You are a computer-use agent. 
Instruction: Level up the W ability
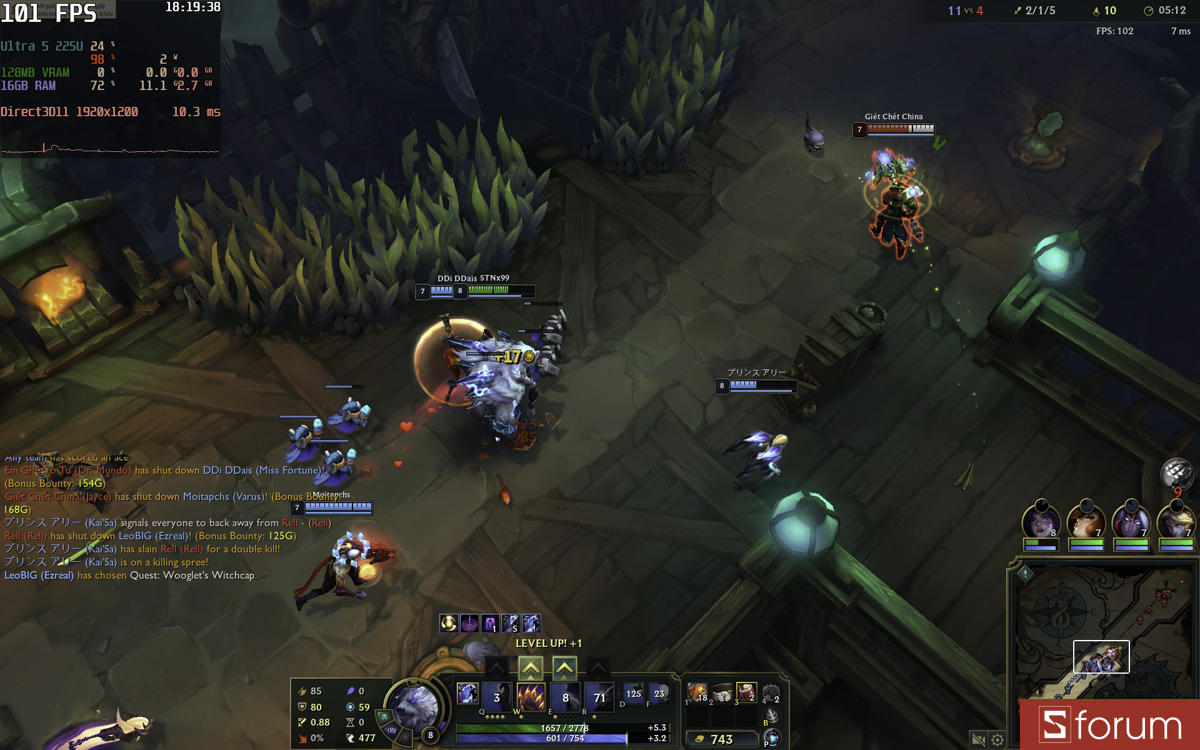pyautogui.click(x=531, y=667)
